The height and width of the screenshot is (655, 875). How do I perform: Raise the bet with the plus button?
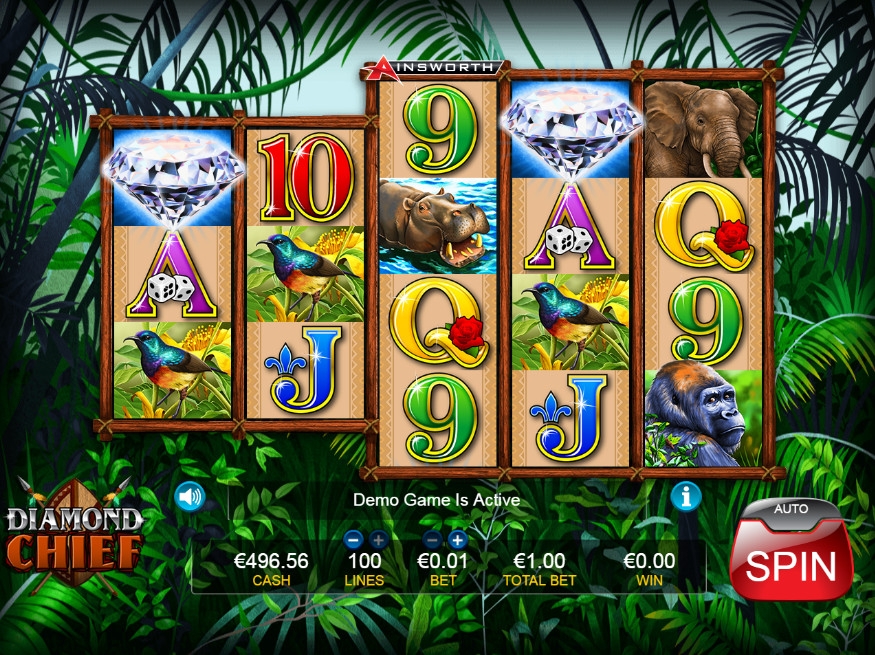[x=458, y=540]
